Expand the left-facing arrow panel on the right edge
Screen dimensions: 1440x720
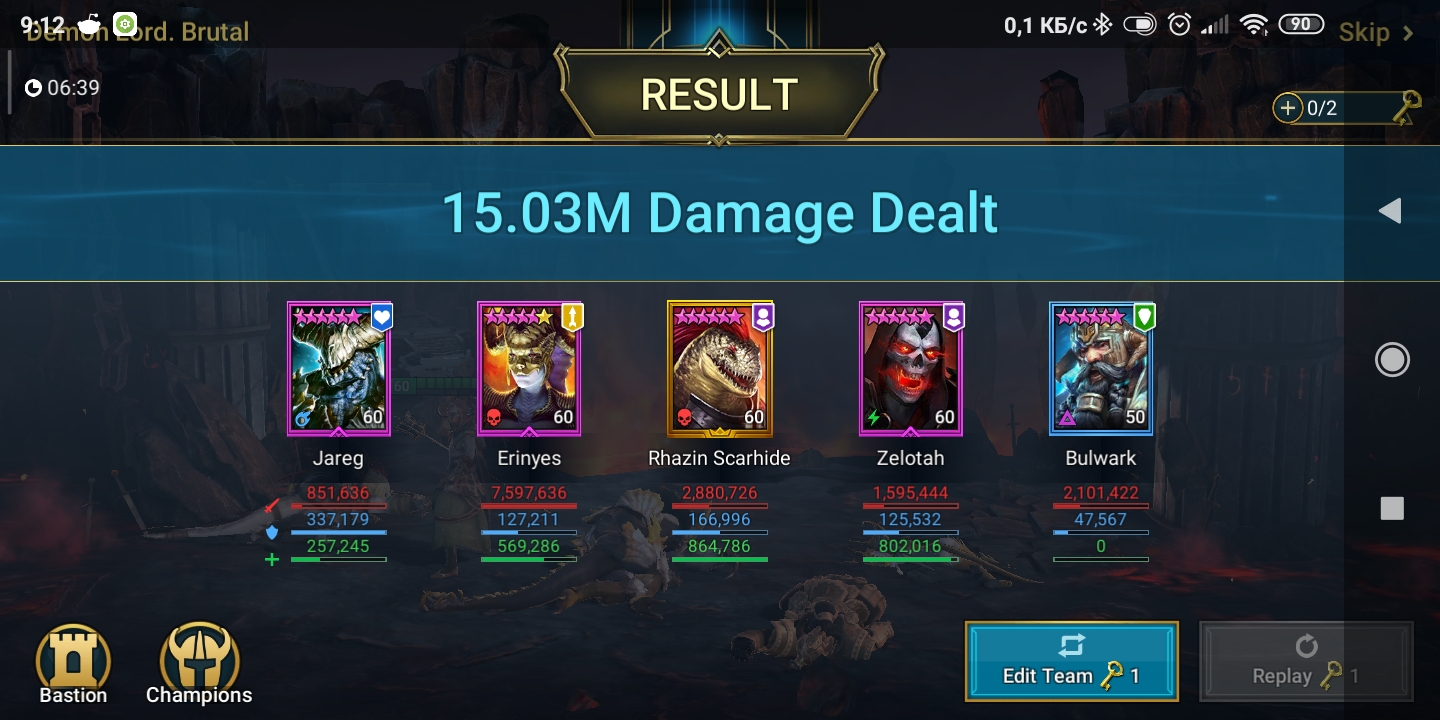click(1391, 211)
